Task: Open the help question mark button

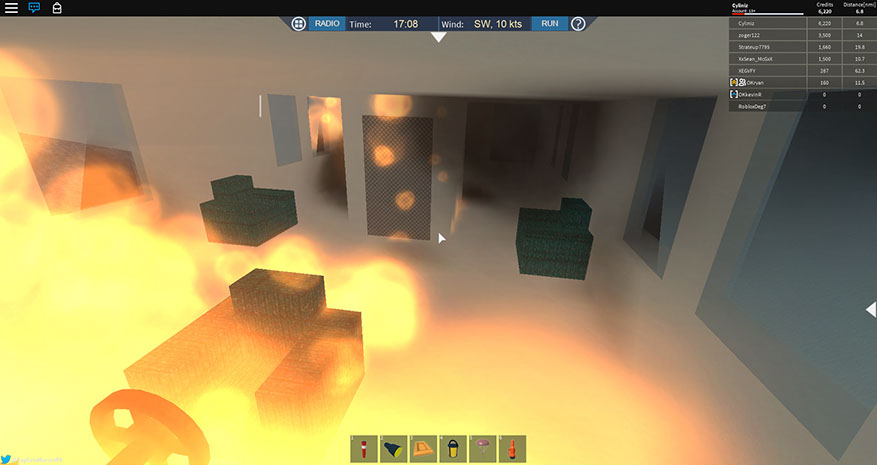Action: pos(578,23)
